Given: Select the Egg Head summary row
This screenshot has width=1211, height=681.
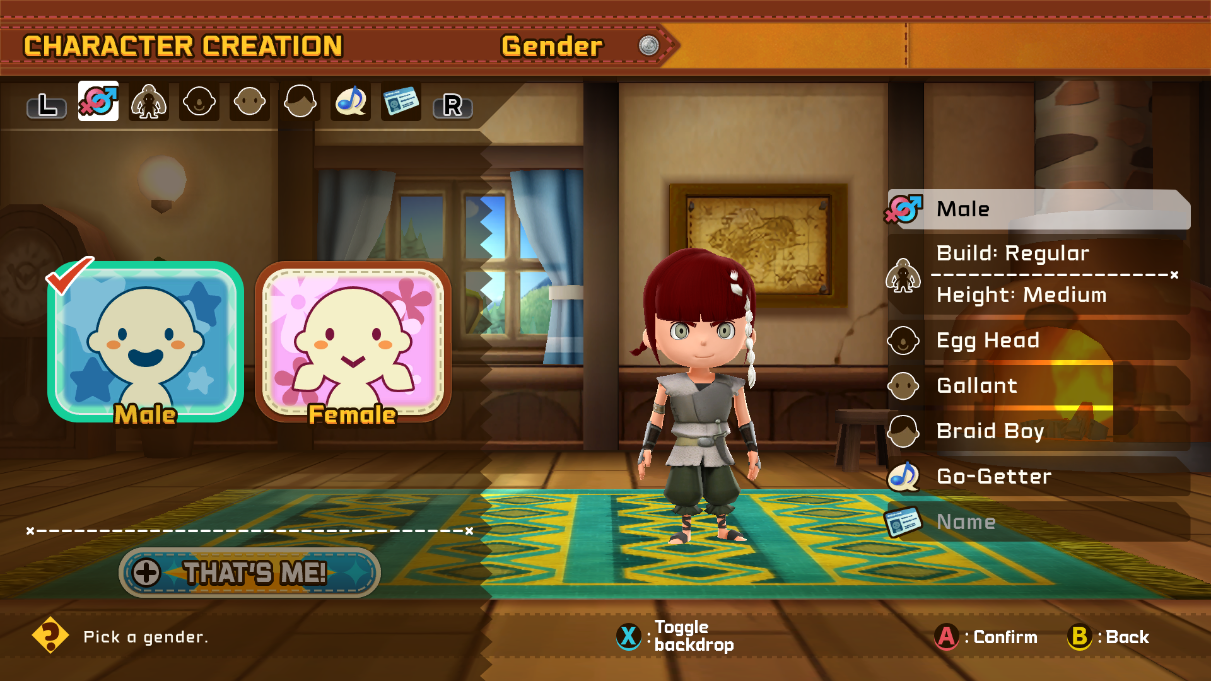Looking at the screenshot, I should point(1038,340).
